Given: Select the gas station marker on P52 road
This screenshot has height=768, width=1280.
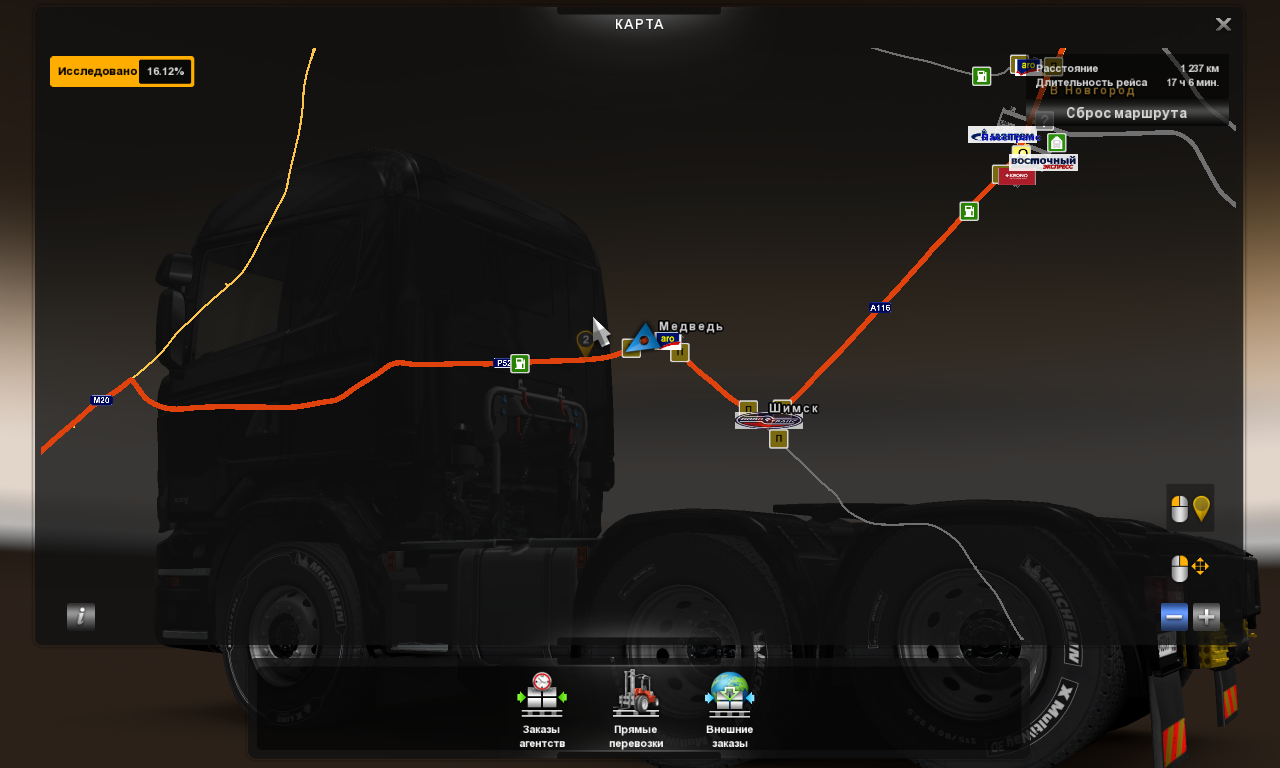Looking at the screenshot, I should tap(520, 363).
